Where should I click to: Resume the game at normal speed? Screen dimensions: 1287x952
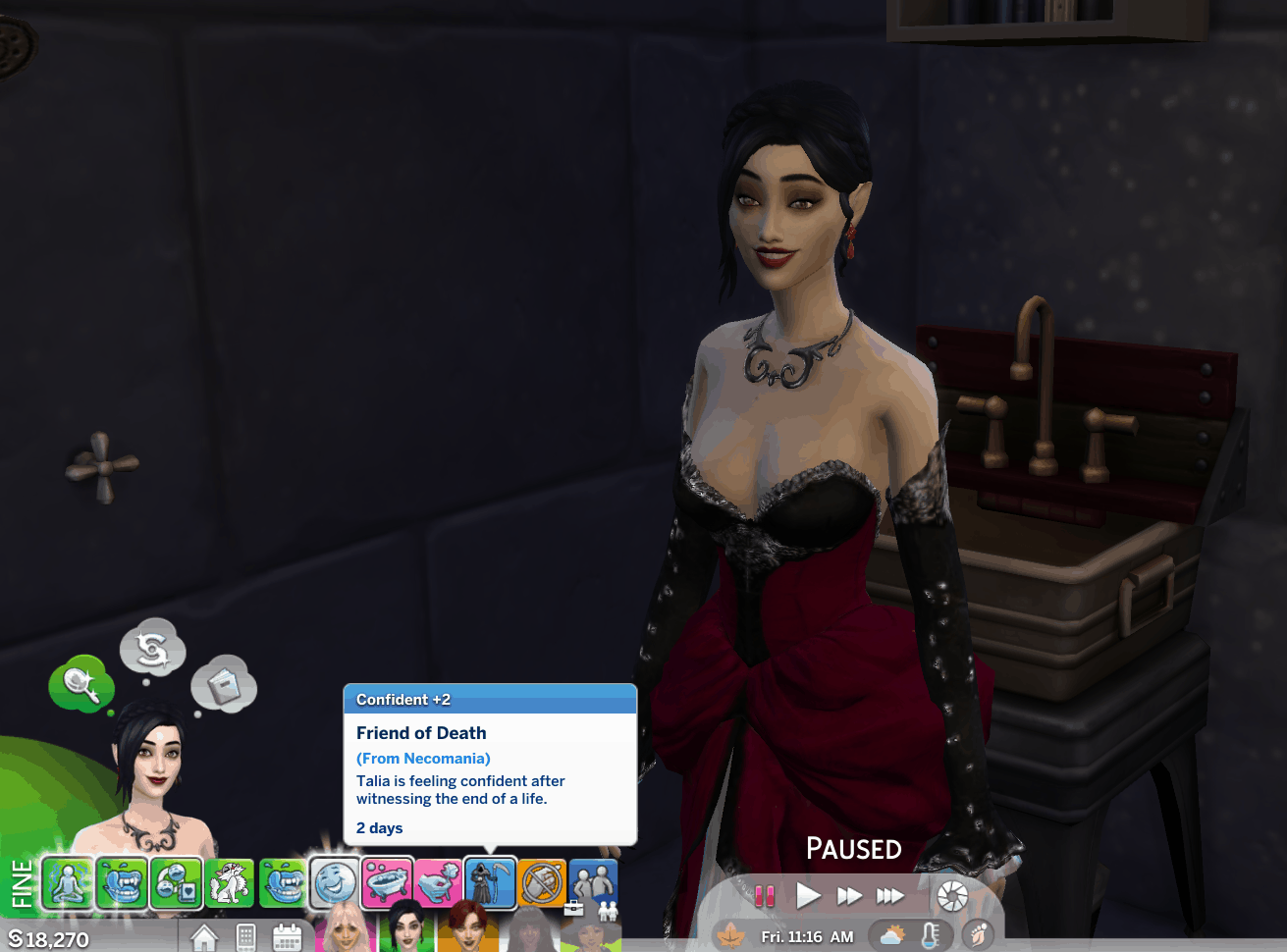click(808, 895)
